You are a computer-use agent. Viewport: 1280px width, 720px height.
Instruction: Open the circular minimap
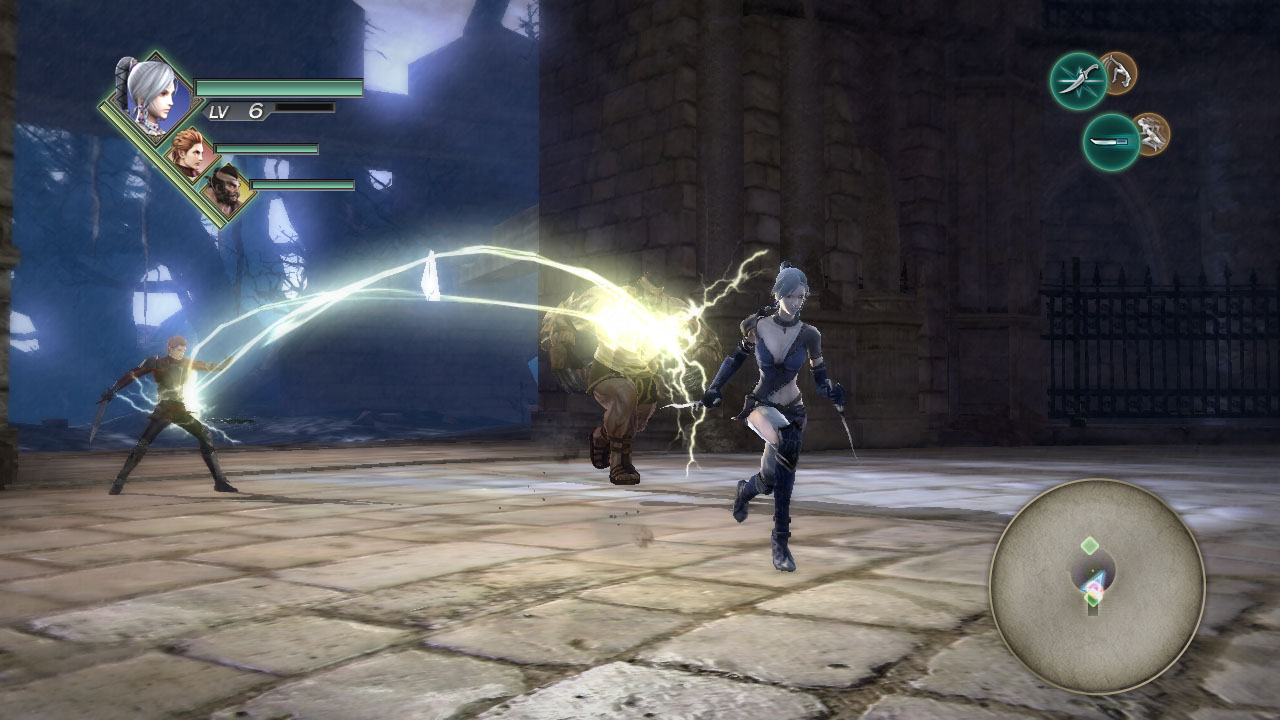click(x=1096, y=585)
